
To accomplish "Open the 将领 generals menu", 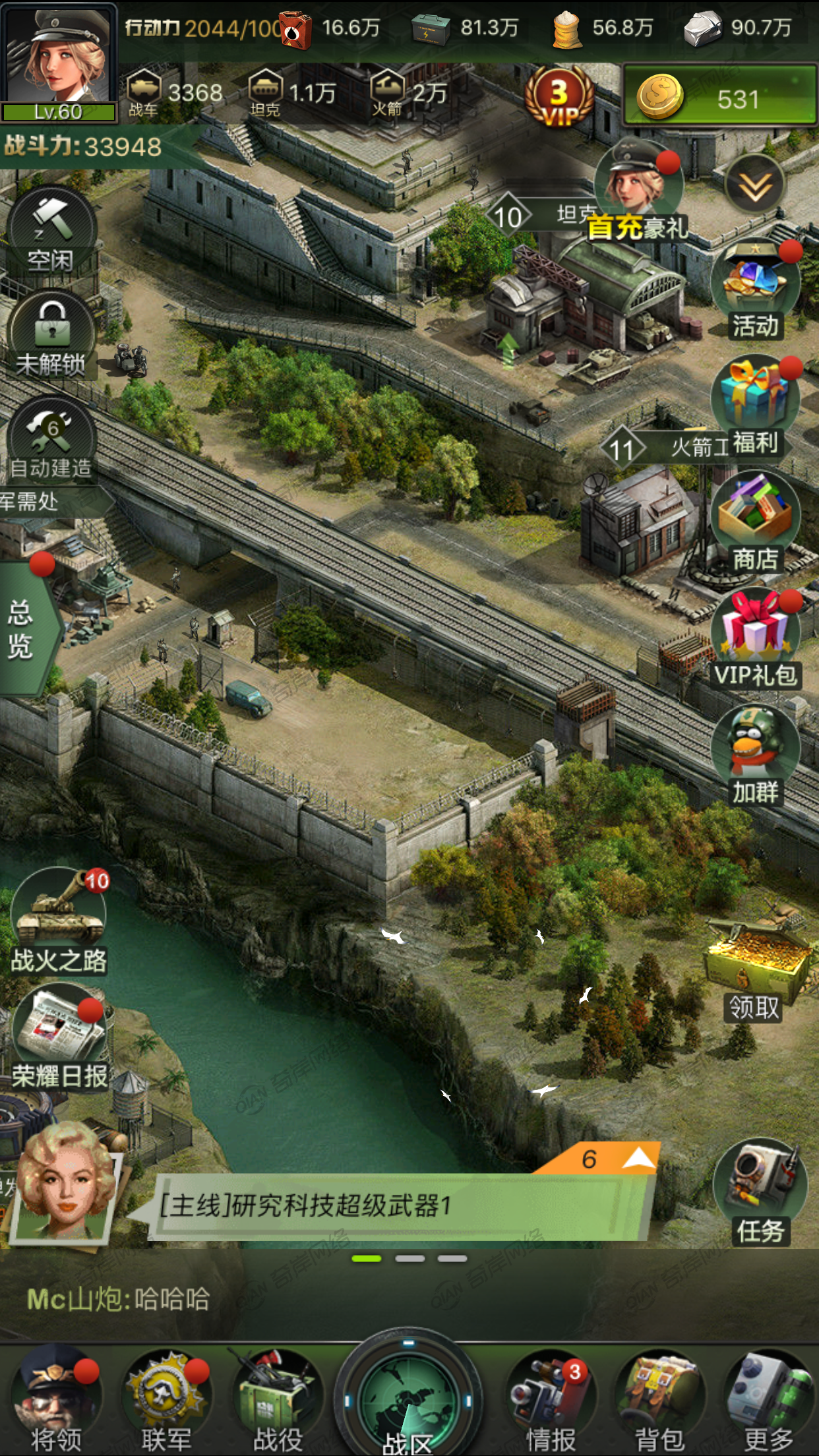I will coord(57,1401).
